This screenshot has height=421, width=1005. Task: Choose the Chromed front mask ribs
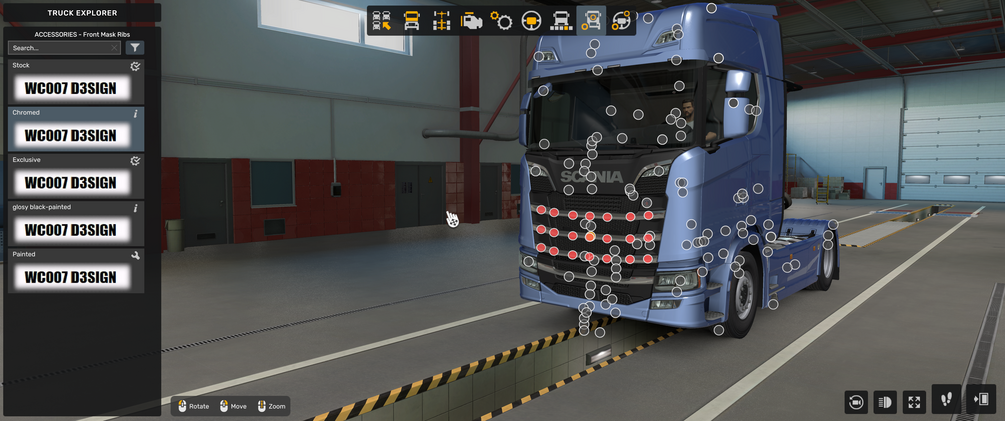click(x=76, y=130)
